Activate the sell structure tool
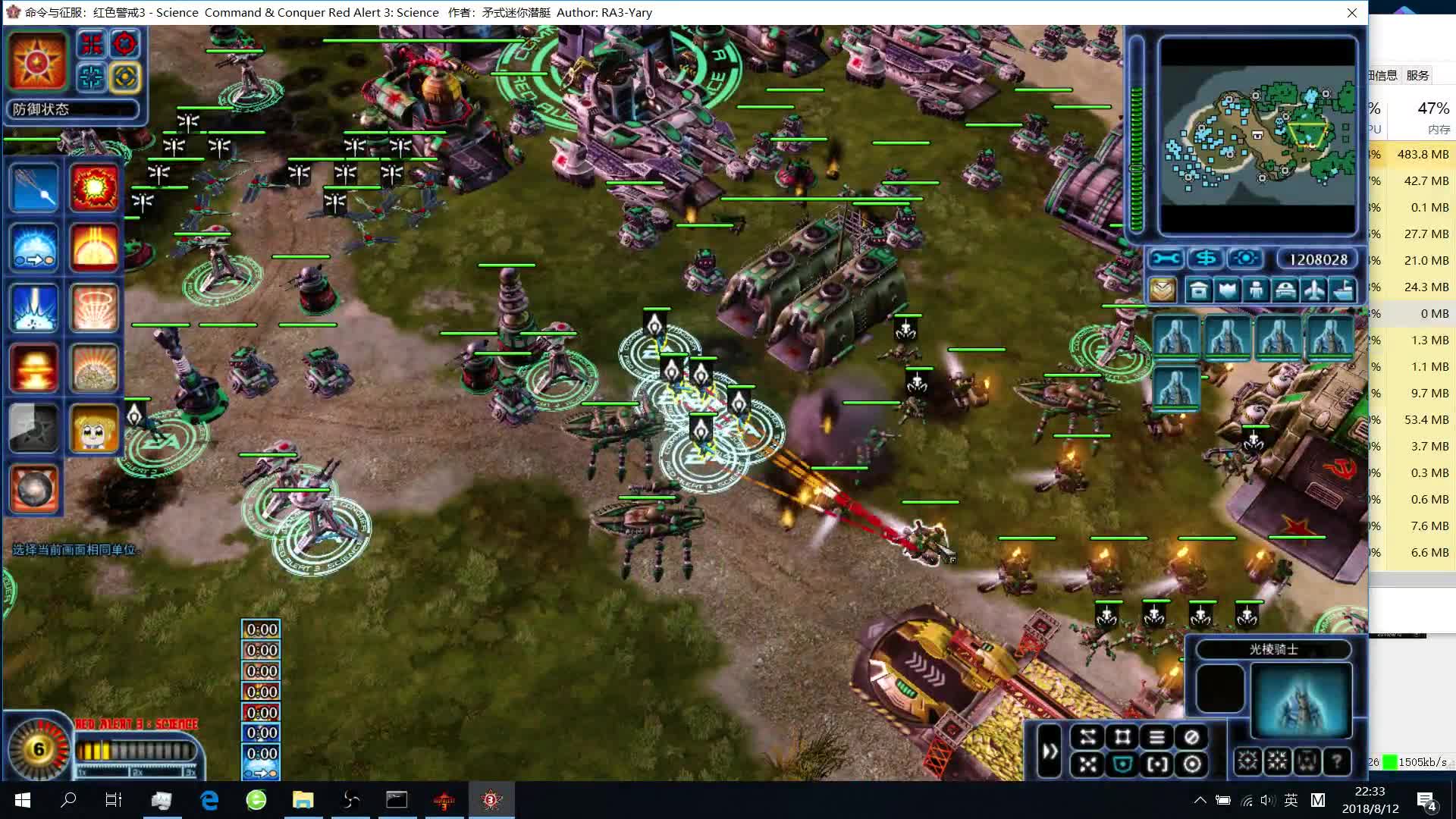 click(x=1207, y=259)
